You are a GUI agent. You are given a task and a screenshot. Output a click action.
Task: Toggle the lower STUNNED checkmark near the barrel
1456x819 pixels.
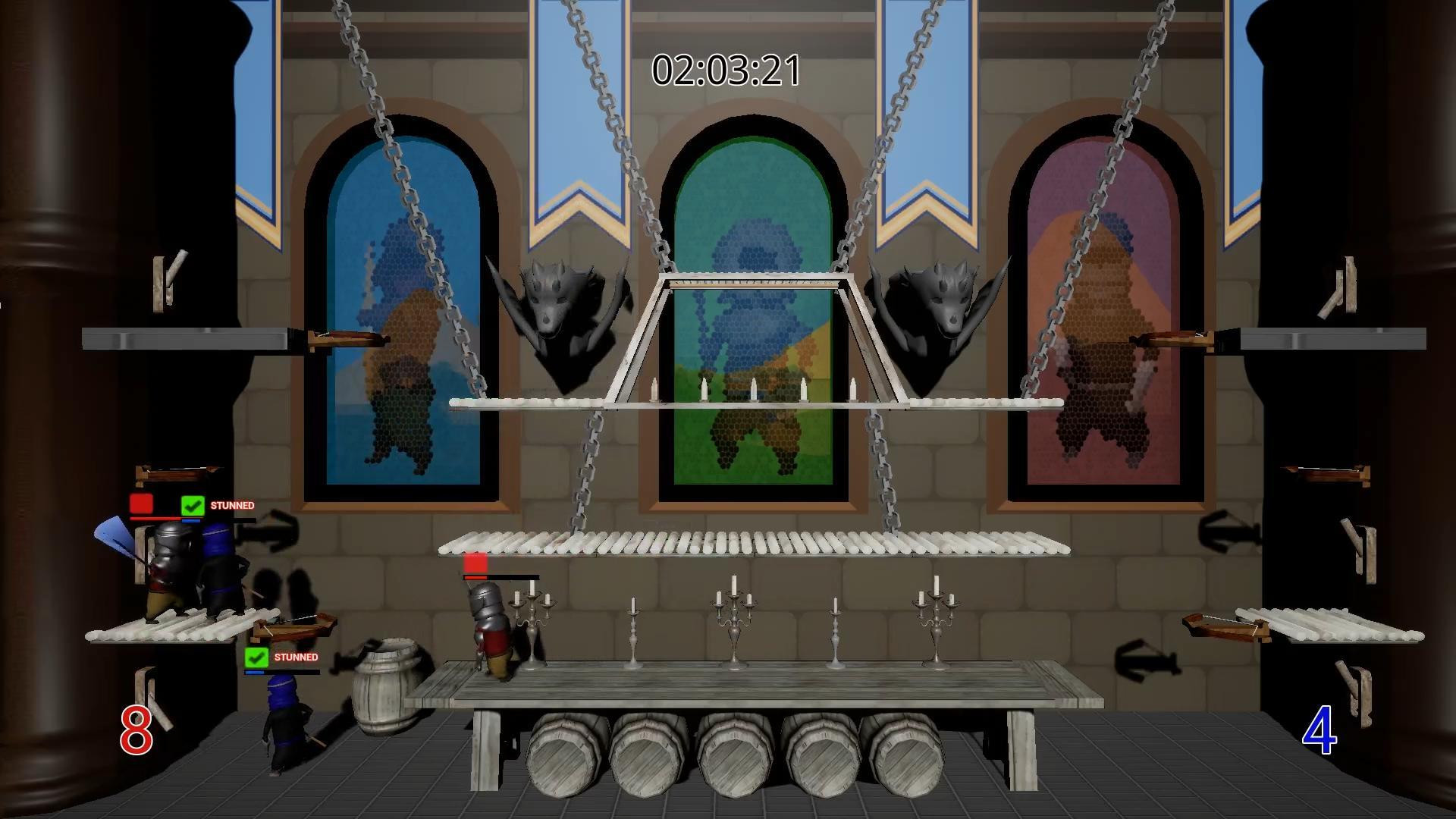coord(256,658)
